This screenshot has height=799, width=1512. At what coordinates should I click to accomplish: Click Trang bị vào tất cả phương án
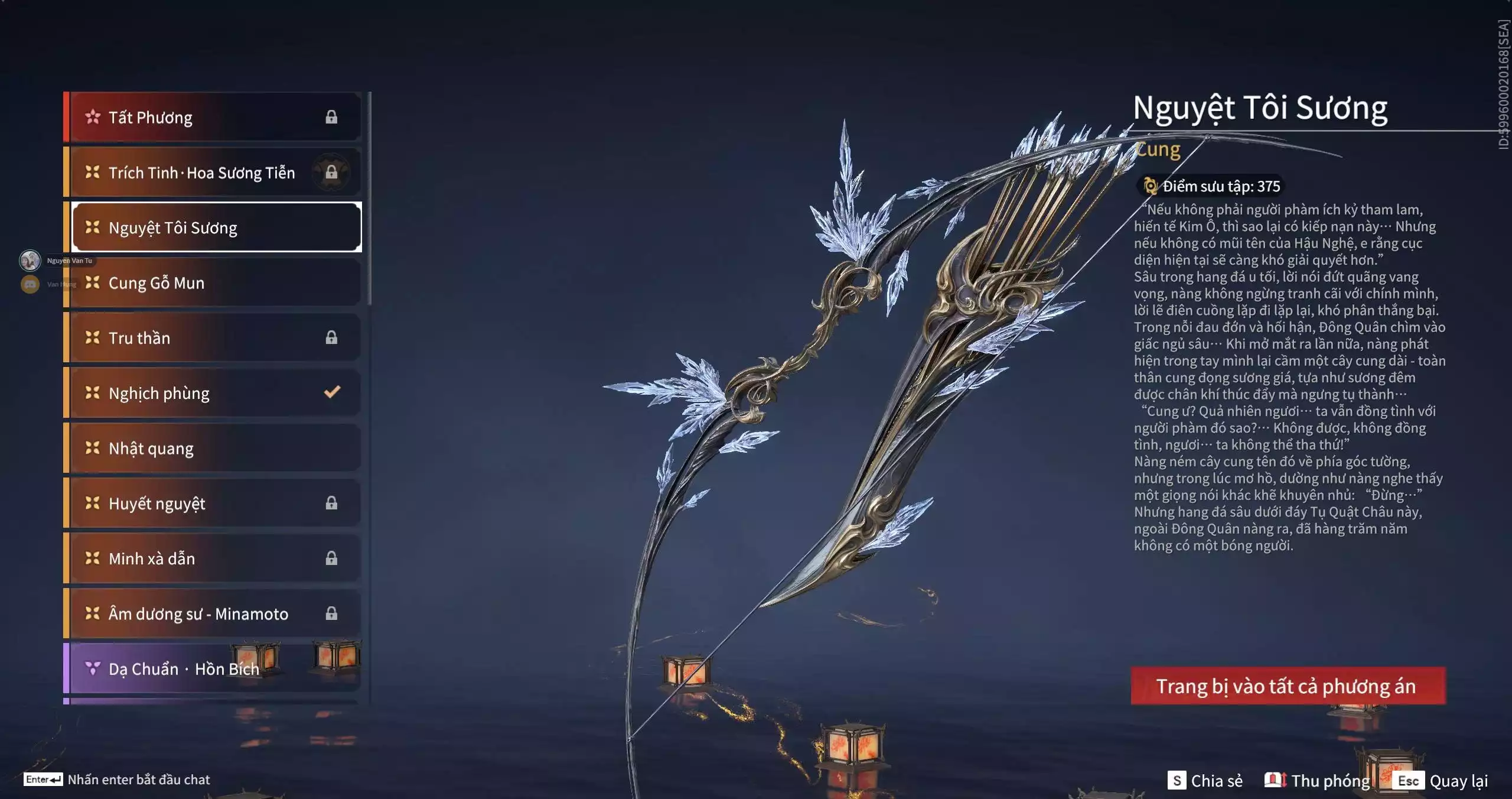[1288, 686]
